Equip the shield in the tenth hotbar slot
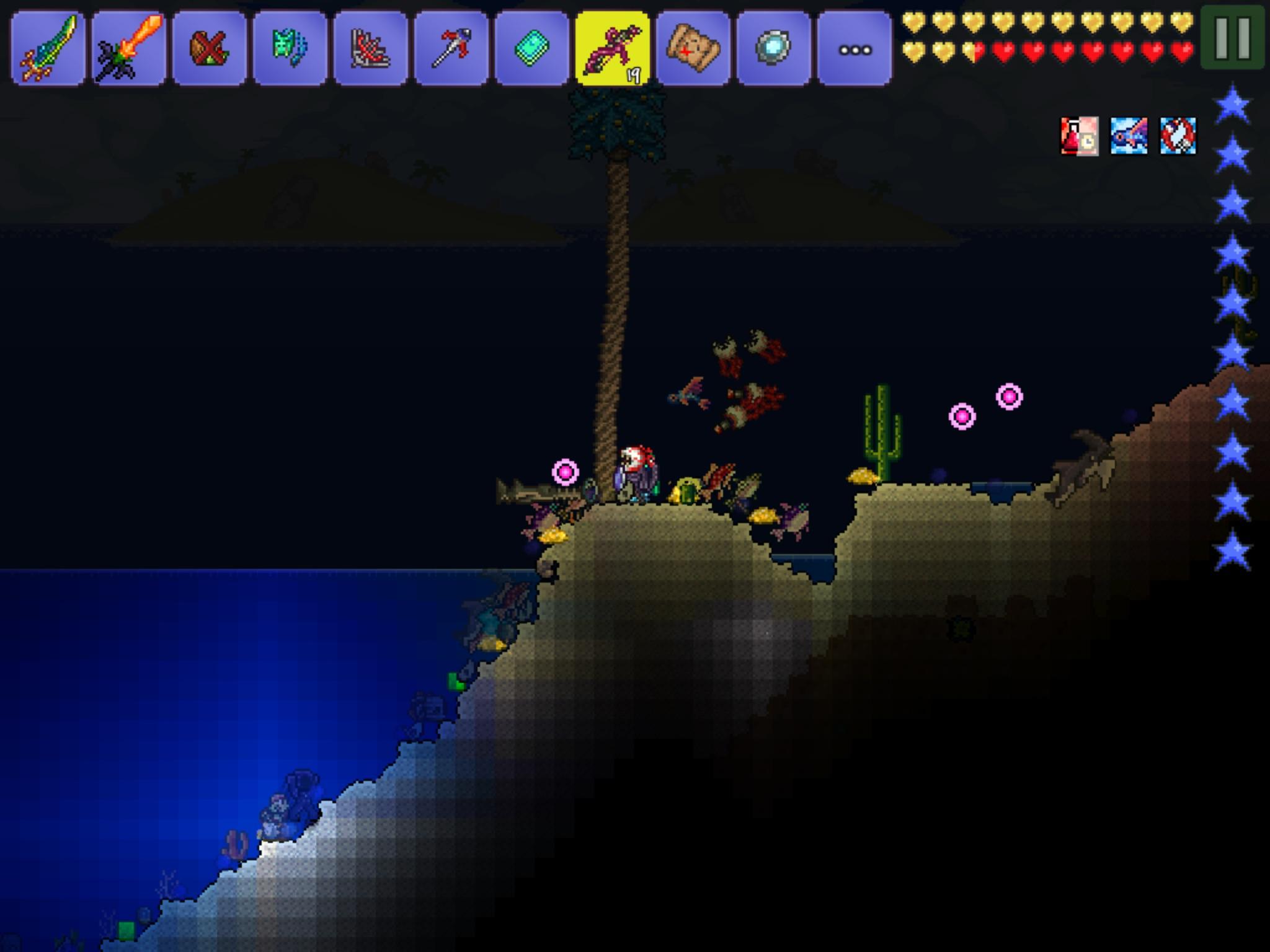The height and width of the screenshot is (952, 1270). [774, 46]
